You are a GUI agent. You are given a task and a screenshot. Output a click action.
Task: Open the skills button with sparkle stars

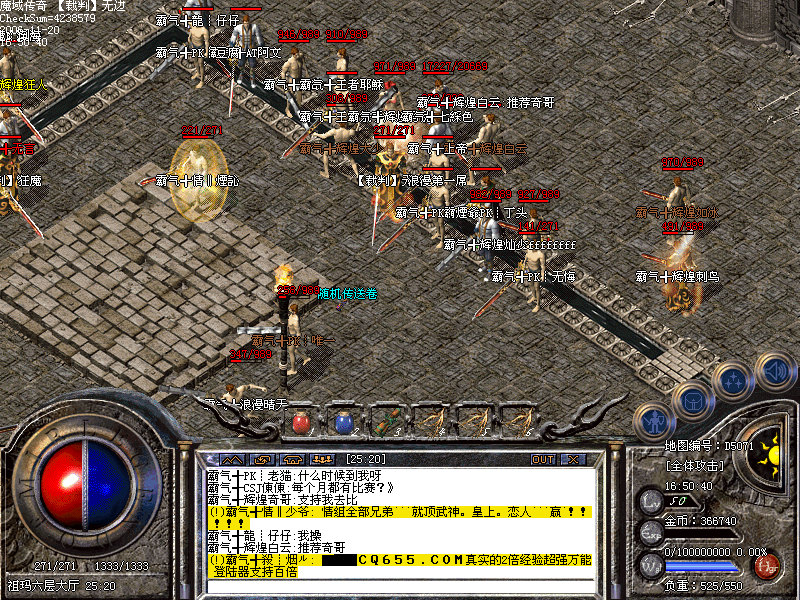tap(733, 382)
